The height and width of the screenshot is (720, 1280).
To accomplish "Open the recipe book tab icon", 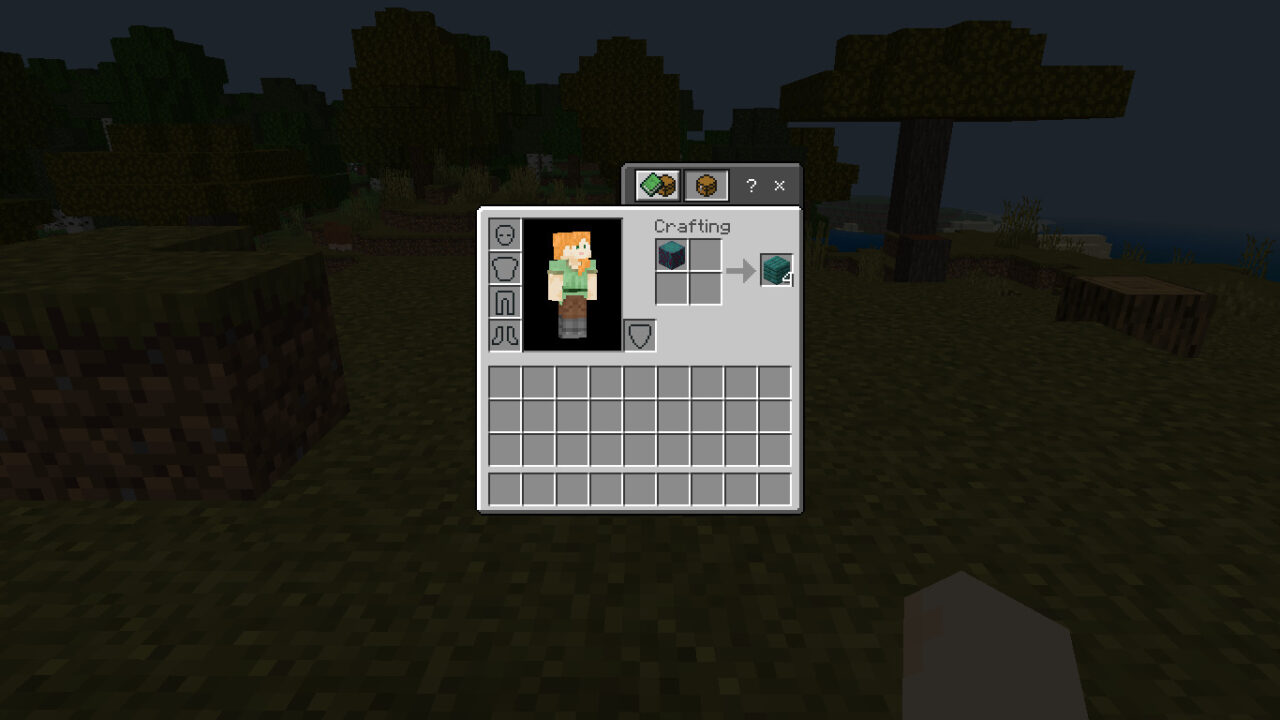I will coord(655,184).
